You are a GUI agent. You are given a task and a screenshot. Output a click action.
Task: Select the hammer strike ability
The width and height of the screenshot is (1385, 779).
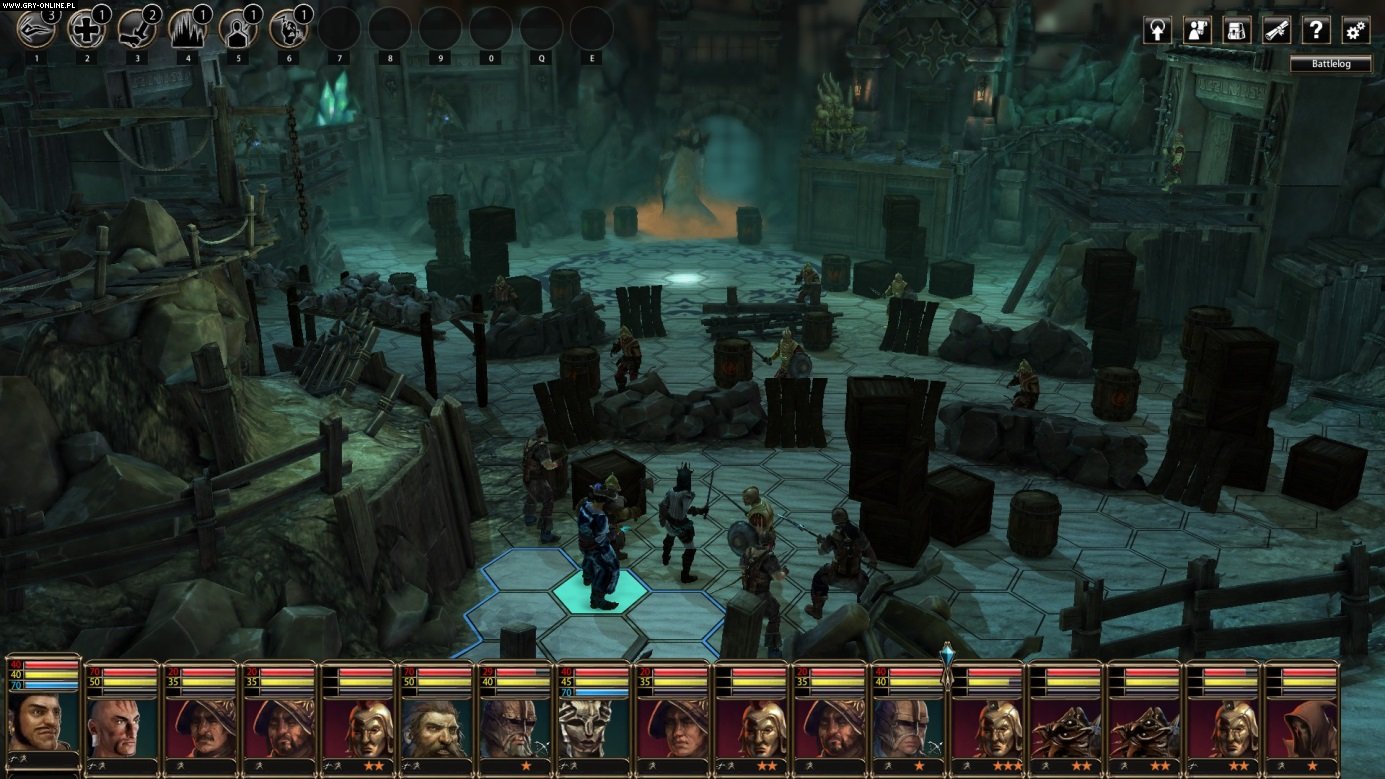coord(137,28)
